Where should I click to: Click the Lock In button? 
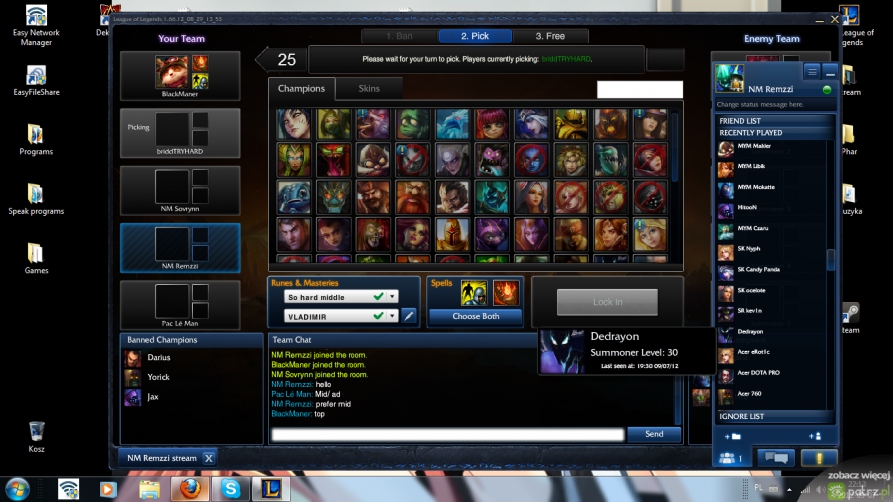point(607,302)
